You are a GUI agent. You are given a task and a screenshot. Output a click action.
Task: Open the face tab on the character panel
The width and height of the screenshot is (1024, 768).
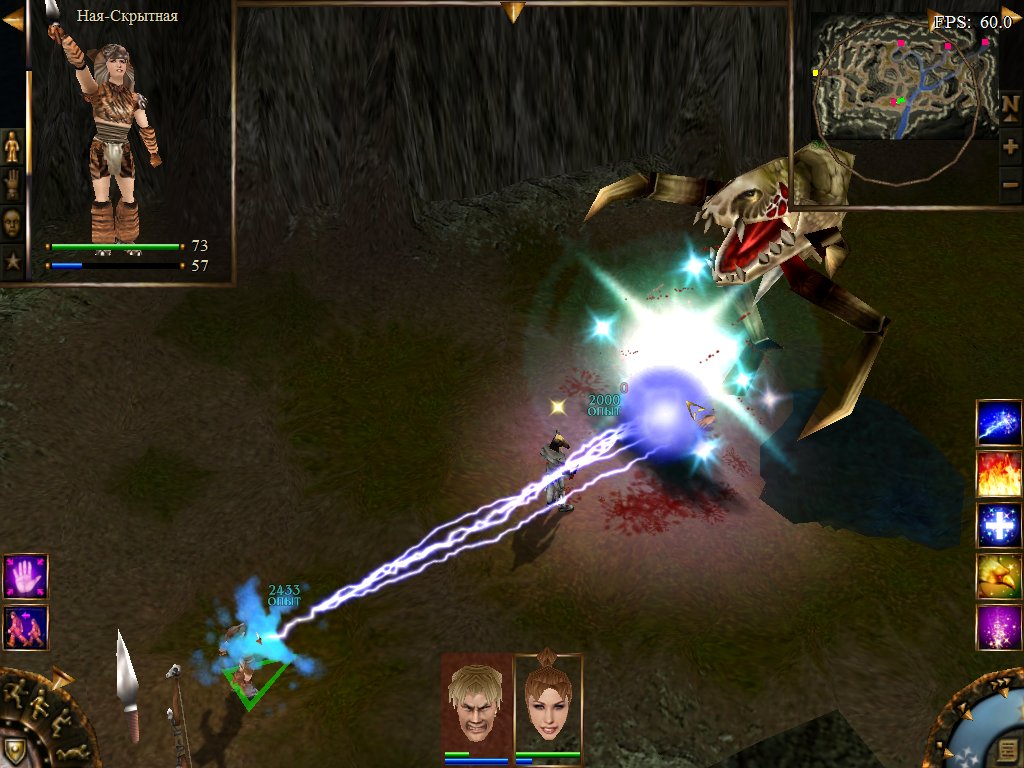tap(12, 223)
